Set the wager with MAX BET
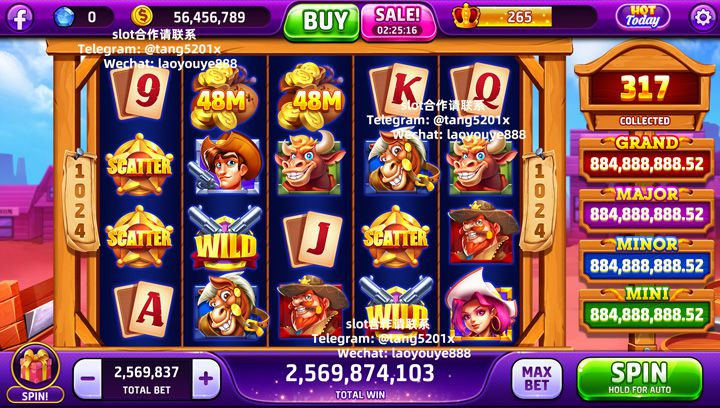 pyautogui.click(x=537, y=378)
